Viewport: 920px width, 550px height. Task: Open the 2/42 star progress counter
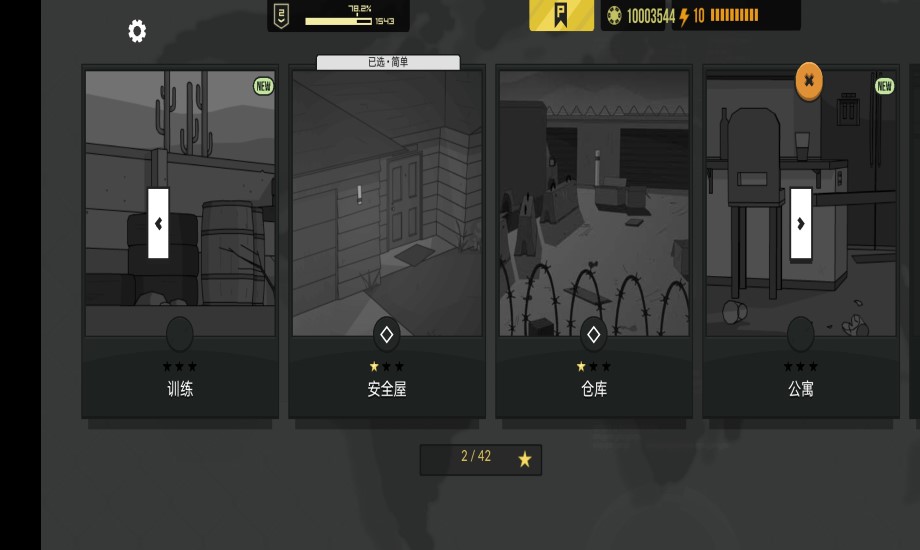[481, 458]
